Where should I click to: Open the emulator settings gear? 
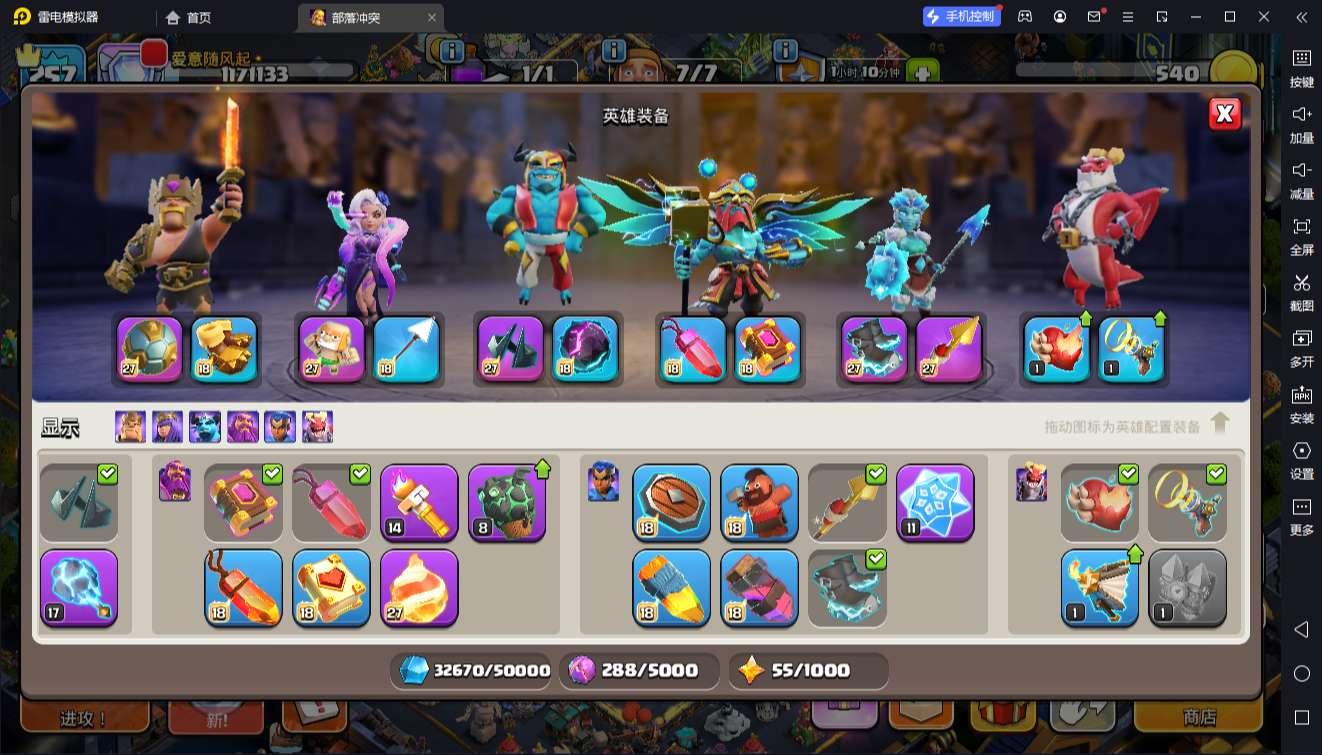(1301, 458)
